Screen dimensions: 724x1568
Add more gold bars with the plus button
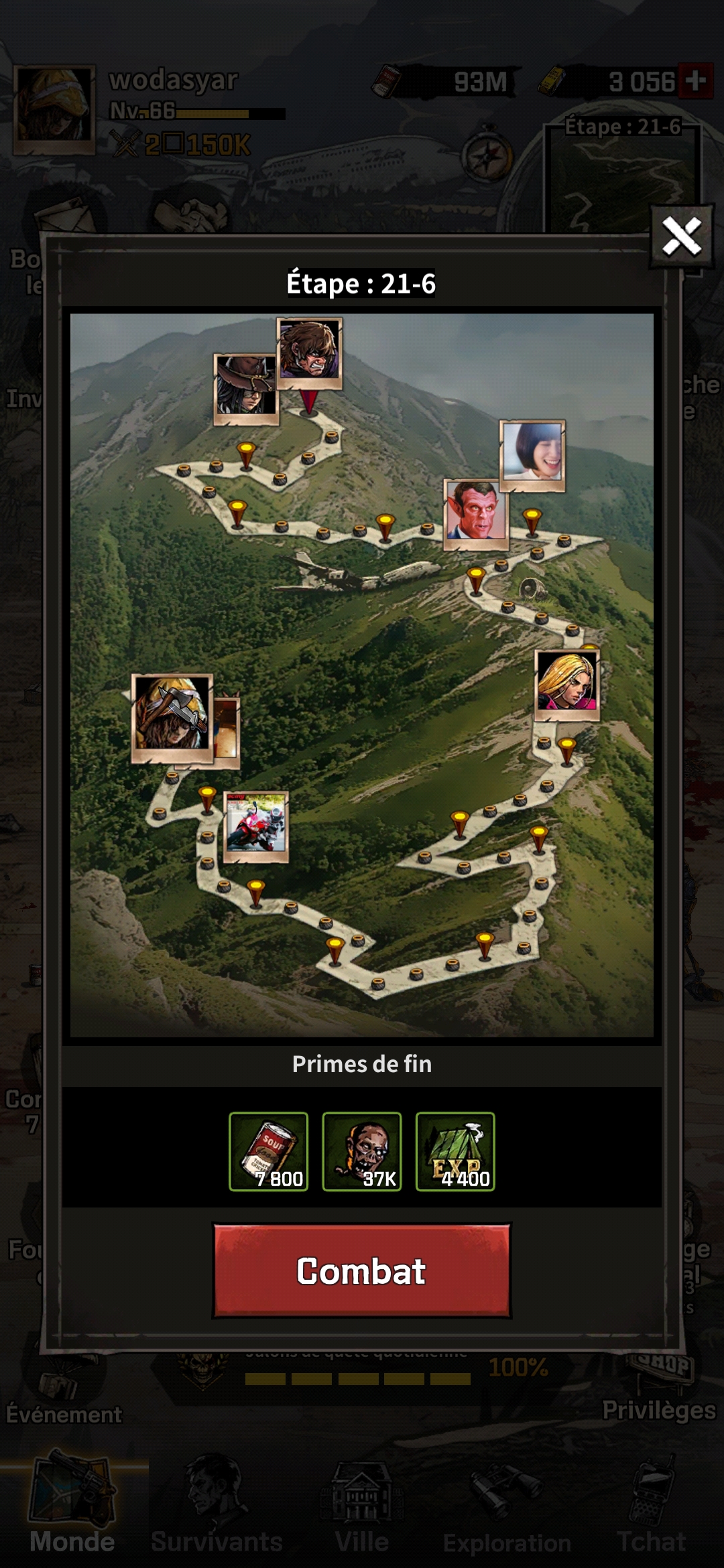(695, 81)
